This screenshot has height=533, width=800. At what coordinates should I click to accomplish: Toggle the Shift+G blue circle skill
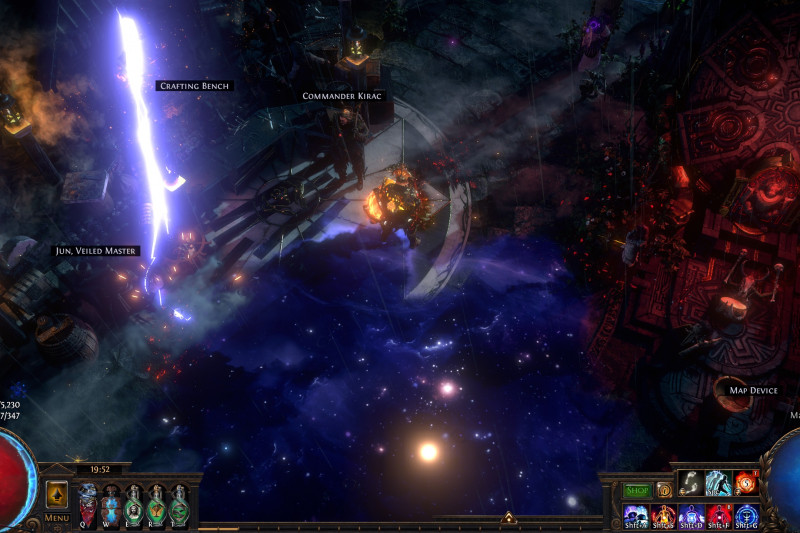coord(746,515)
